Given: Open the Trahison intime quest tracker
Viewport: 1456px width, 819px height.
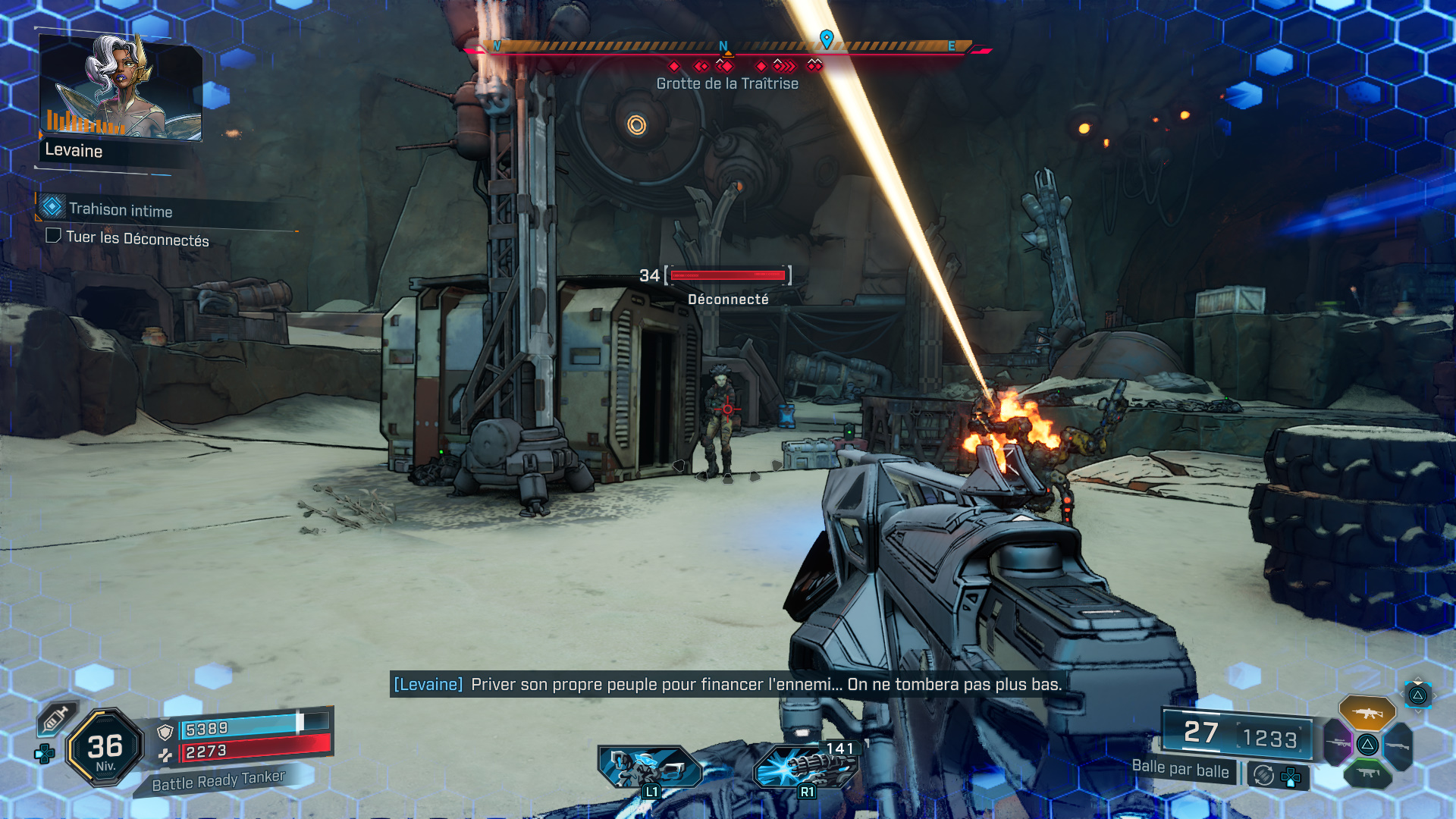Looking at the screenshot, I should [x=120, y=210].
